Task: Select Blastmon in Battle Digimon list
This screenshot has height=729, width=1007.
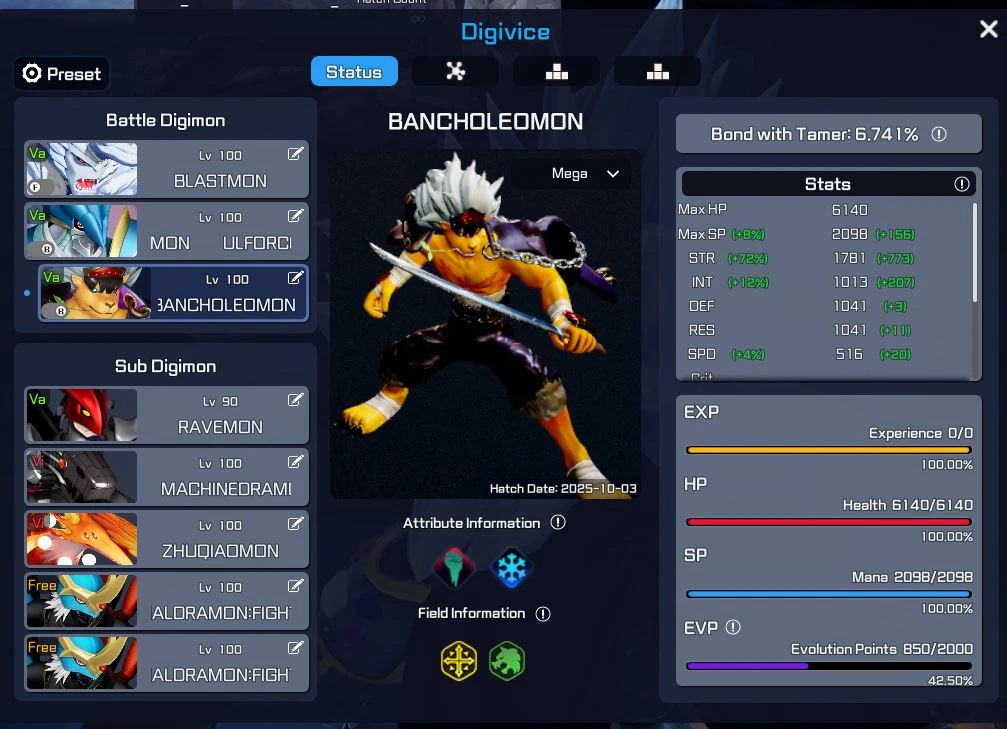Action: [x=166, y=169]
